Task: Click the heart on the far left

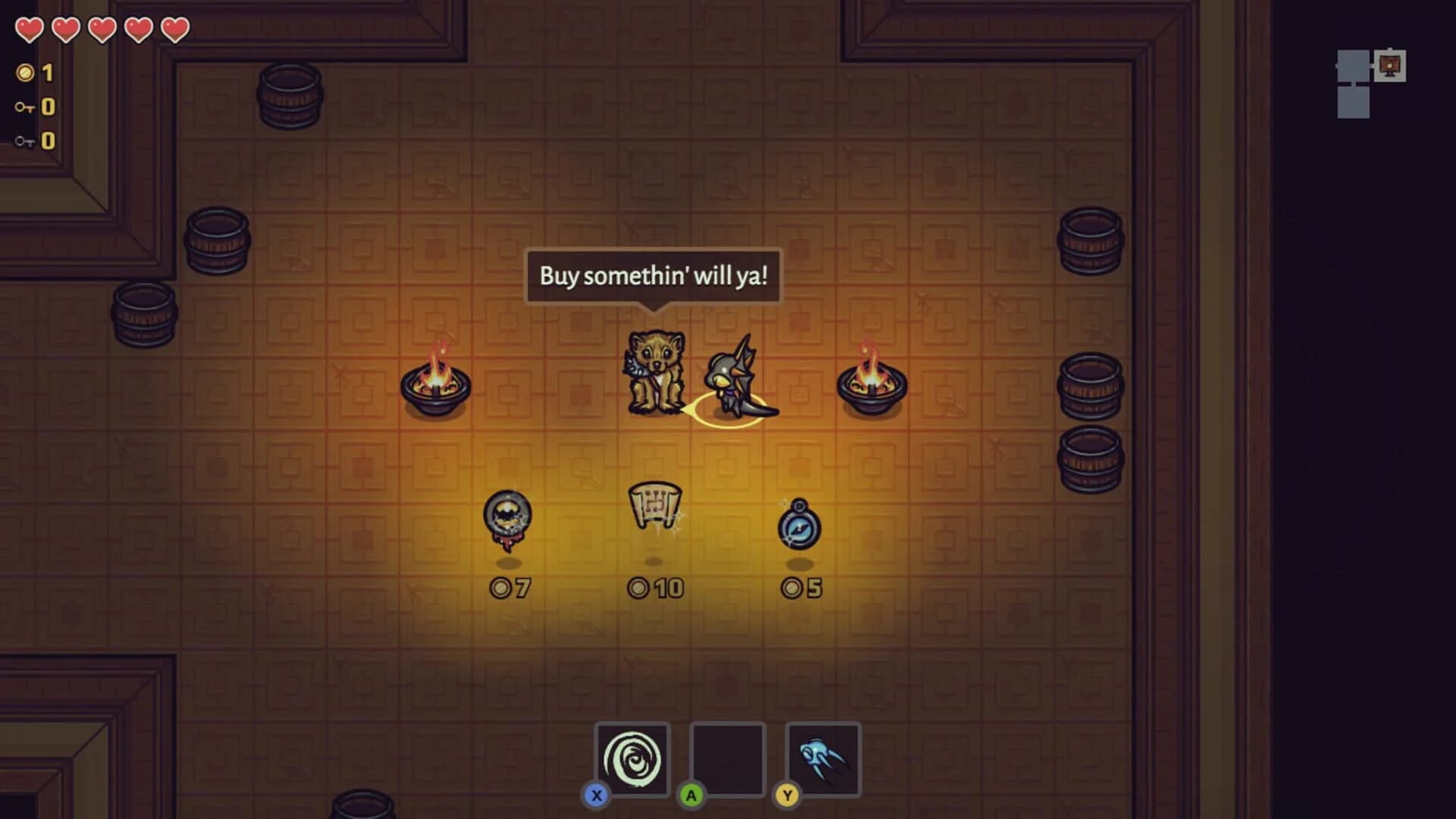Action: point(30,29)
